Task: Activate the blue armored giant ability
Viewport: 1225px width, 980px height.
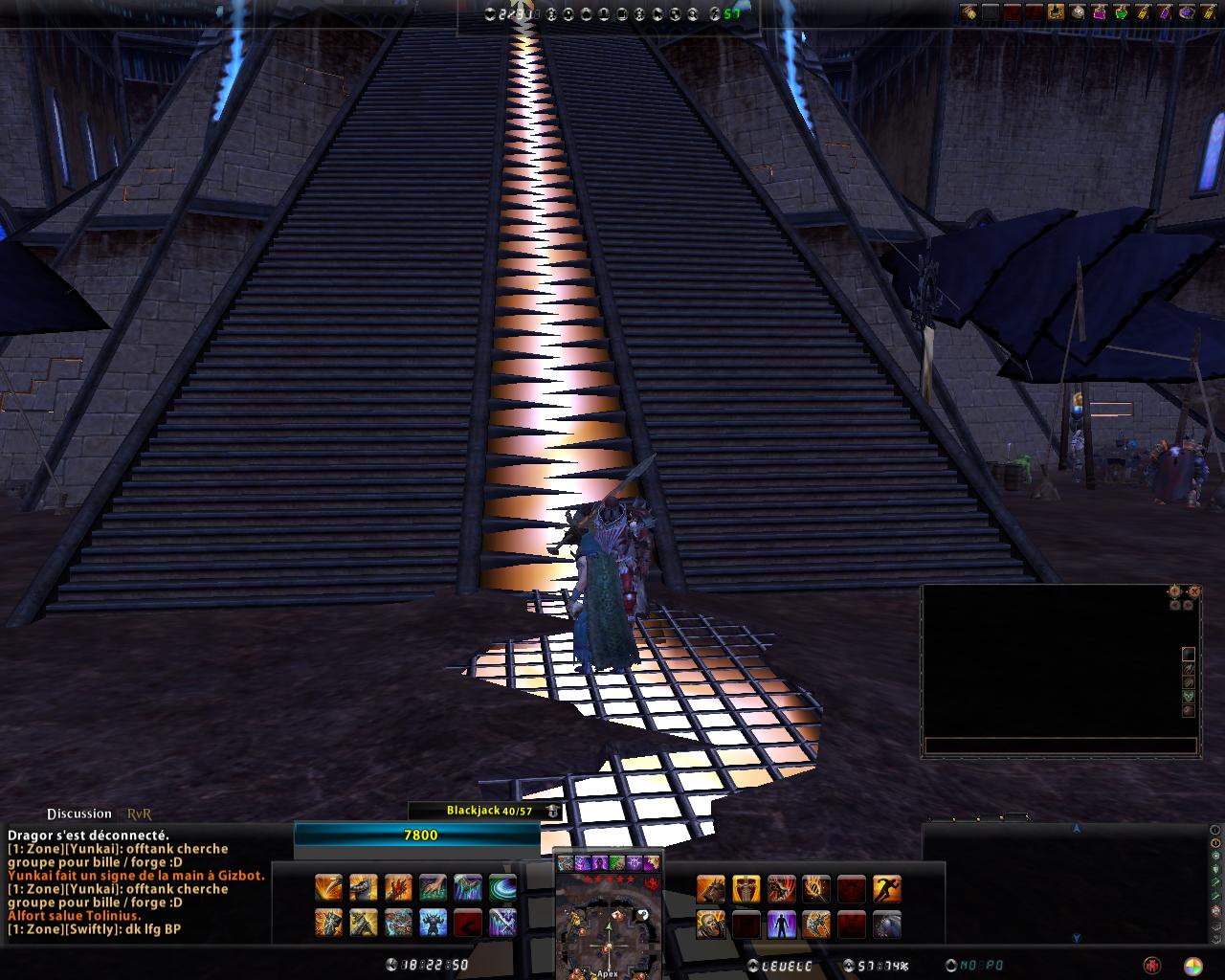Action: (x=434, y=924)
